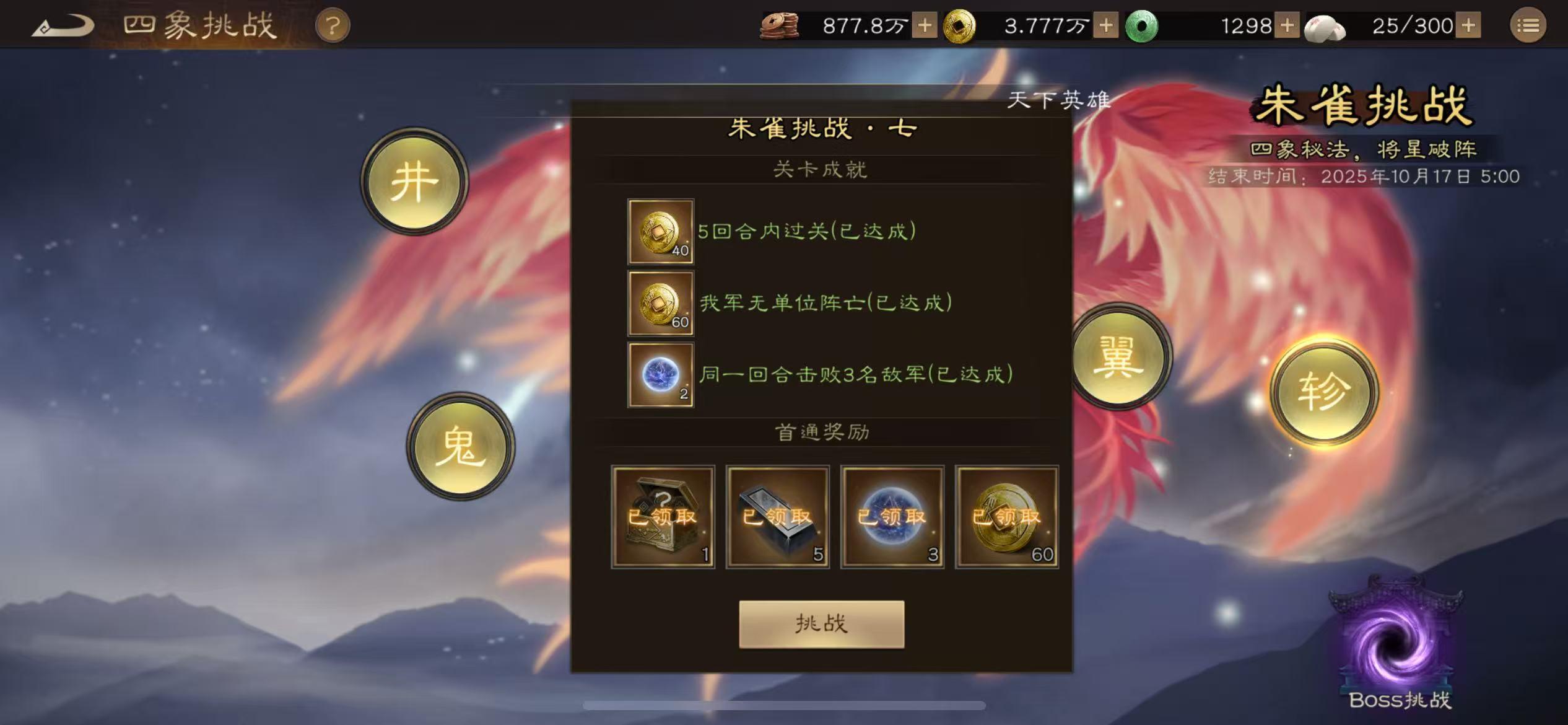Click the gold coin achievement reward icon showing 40
This screenshot has width=1568, height=725.
click(x=660, y=233)
